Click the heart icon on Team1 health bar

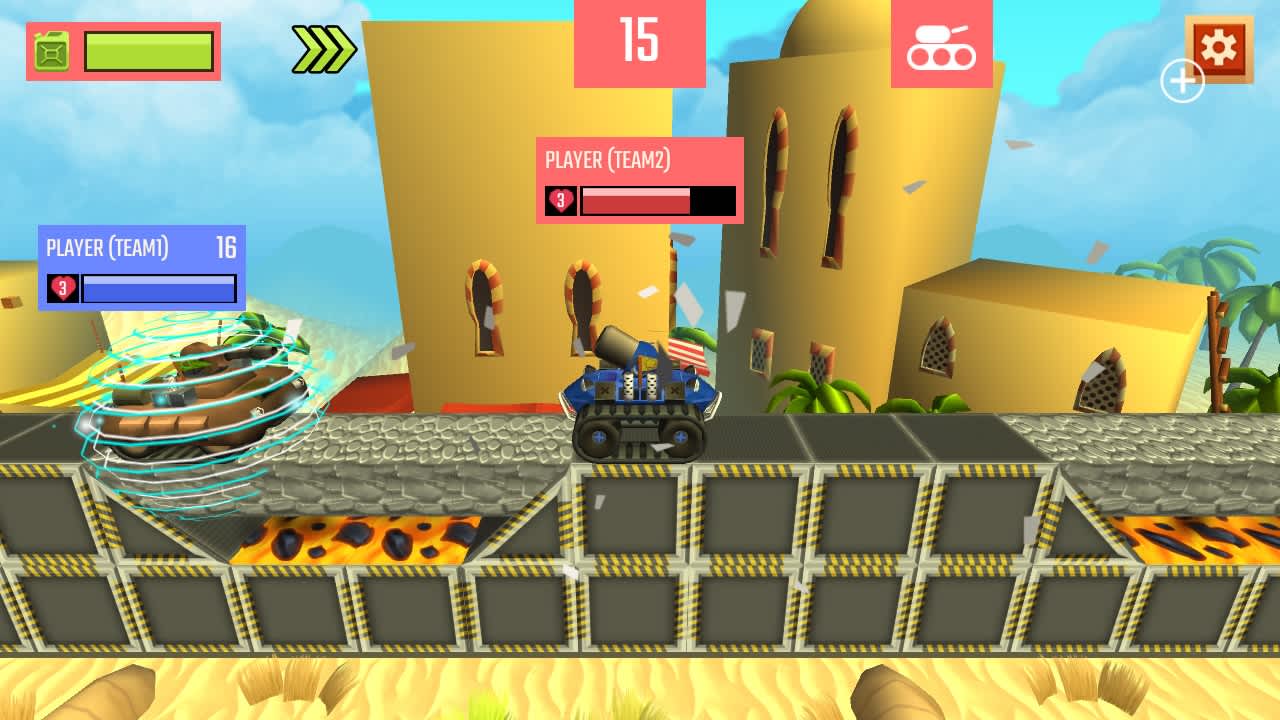coord(62,290)
